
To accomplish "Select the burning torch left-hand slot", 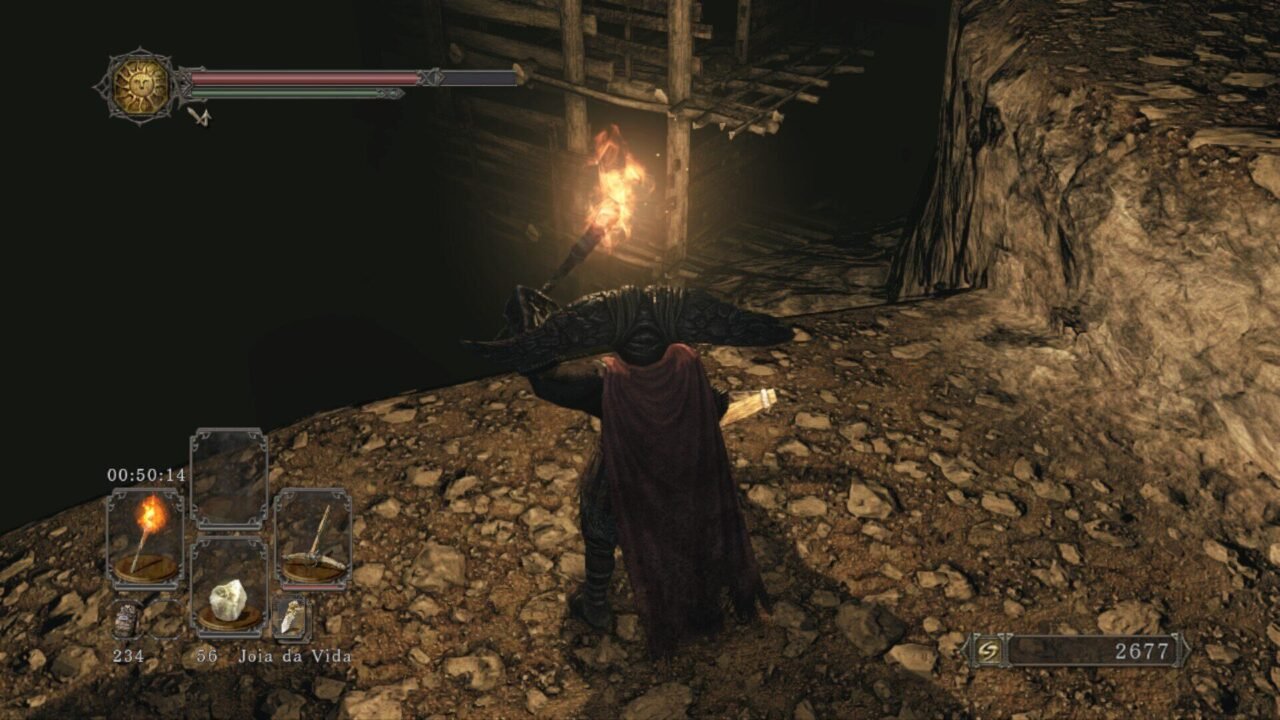I will click(x=146, y=538).
